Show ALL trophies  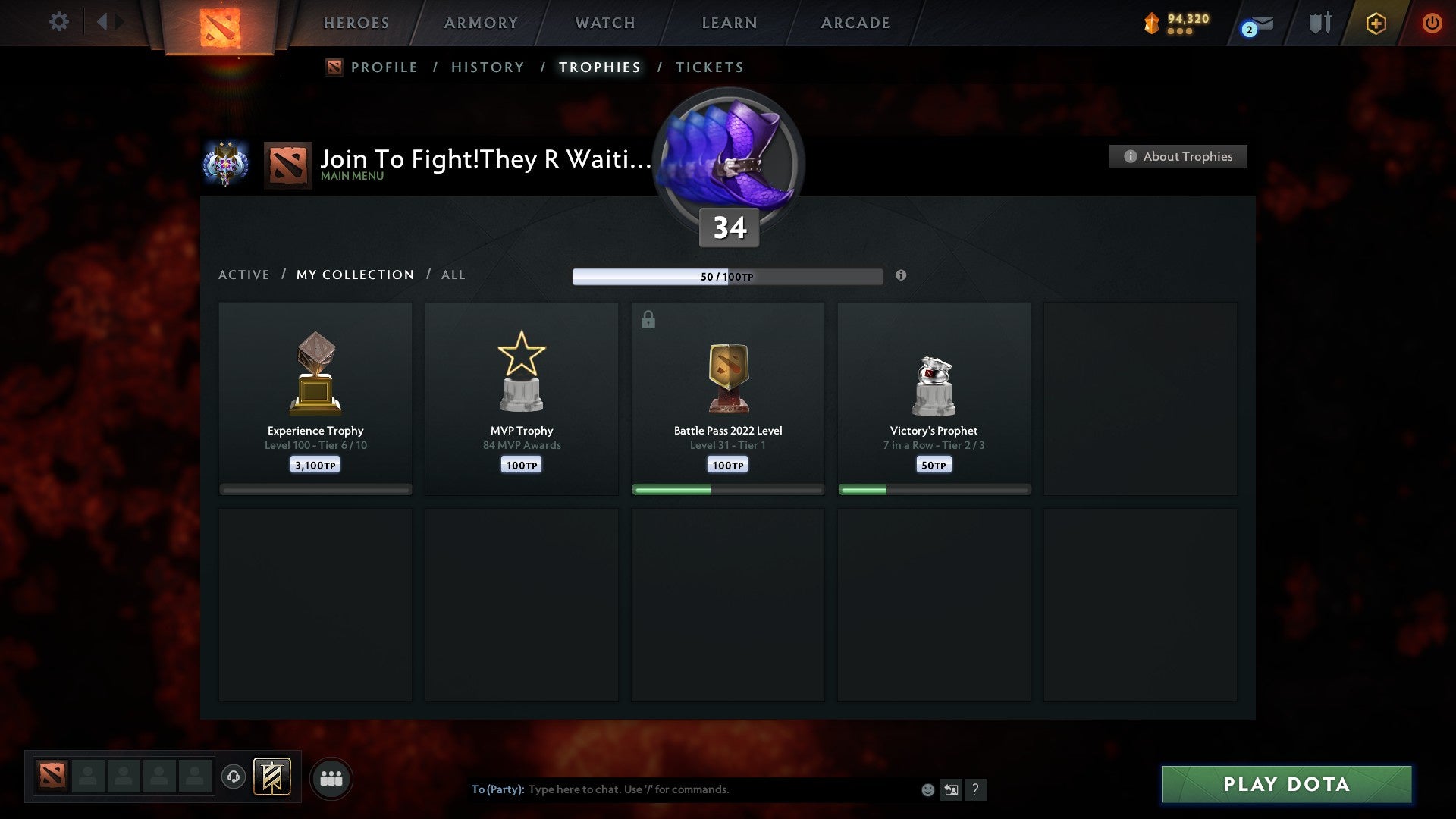pos(453,275)
